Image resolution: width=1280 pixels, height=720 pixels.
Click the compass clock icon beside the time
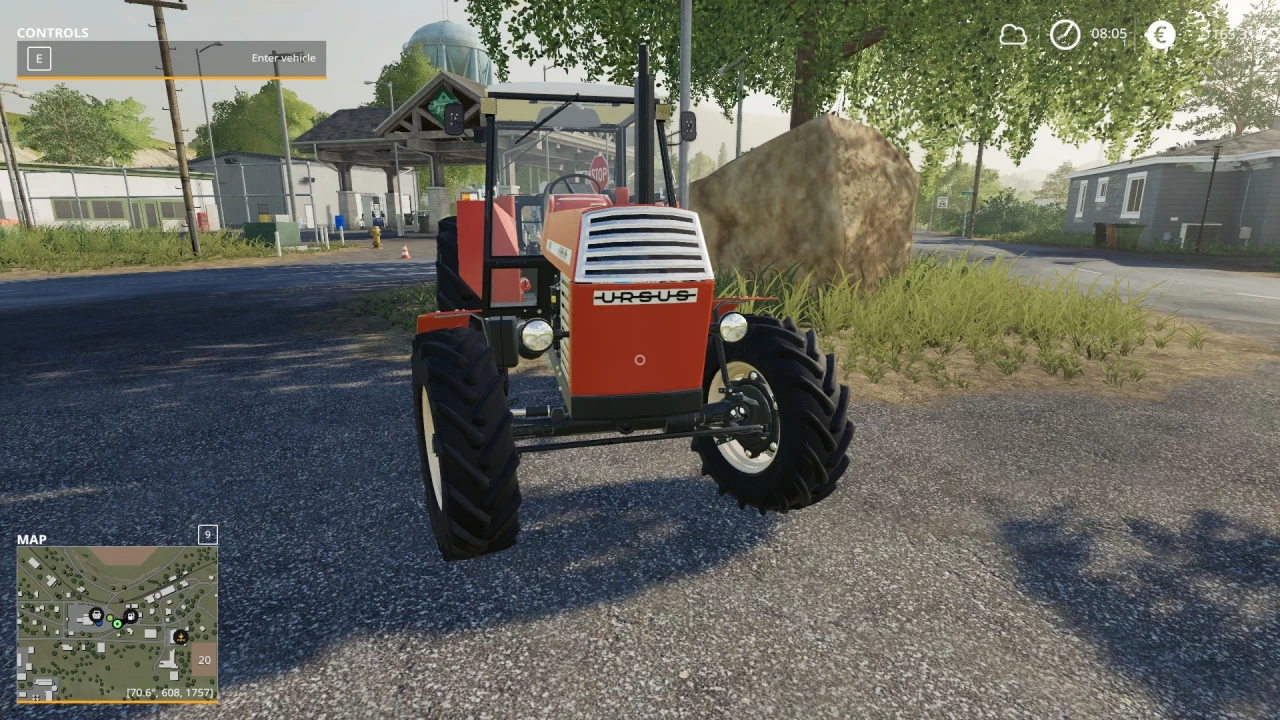click(1064, 35)
